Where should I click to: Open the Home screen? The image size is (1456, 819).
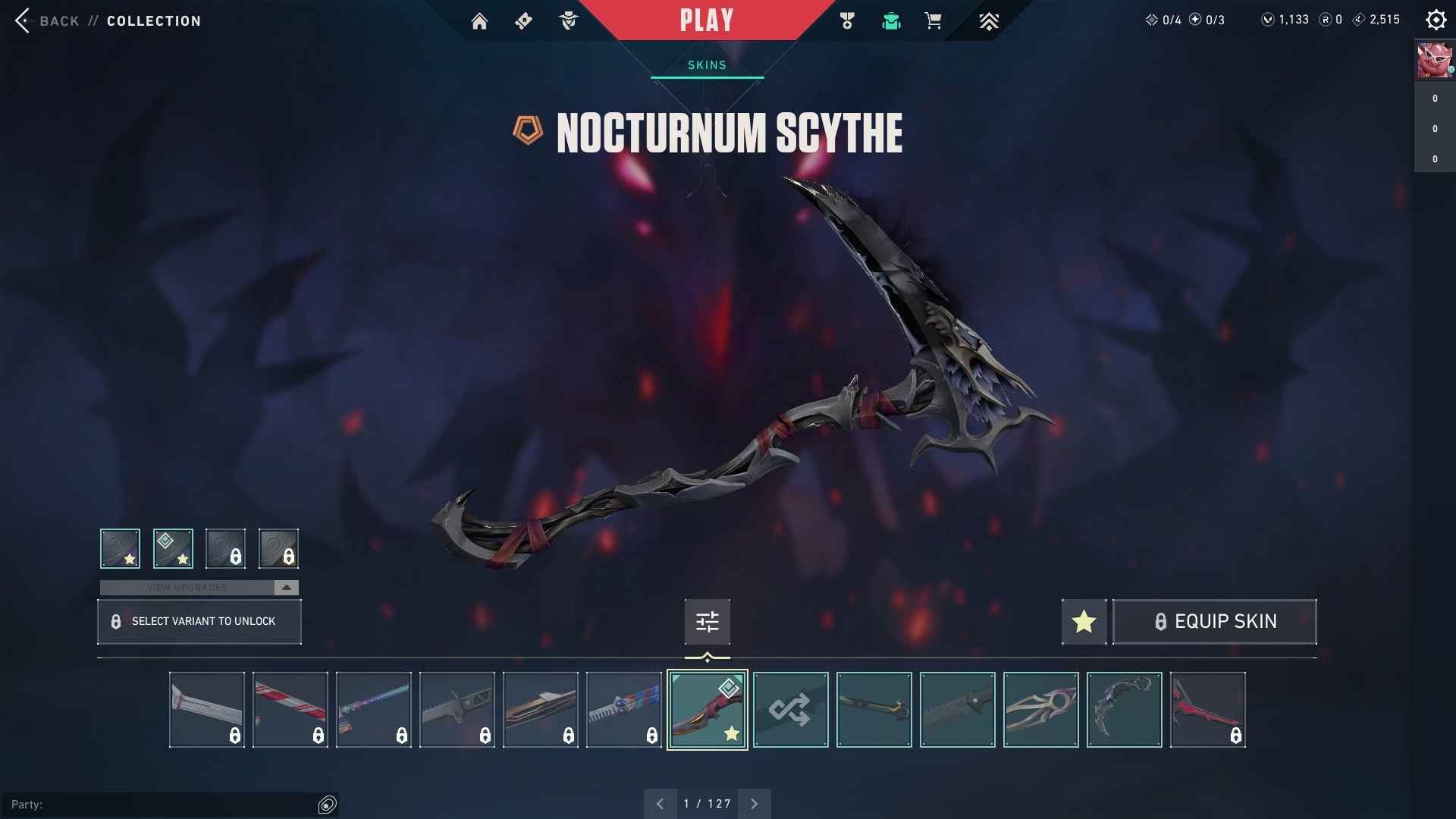(x=480, y=20)
